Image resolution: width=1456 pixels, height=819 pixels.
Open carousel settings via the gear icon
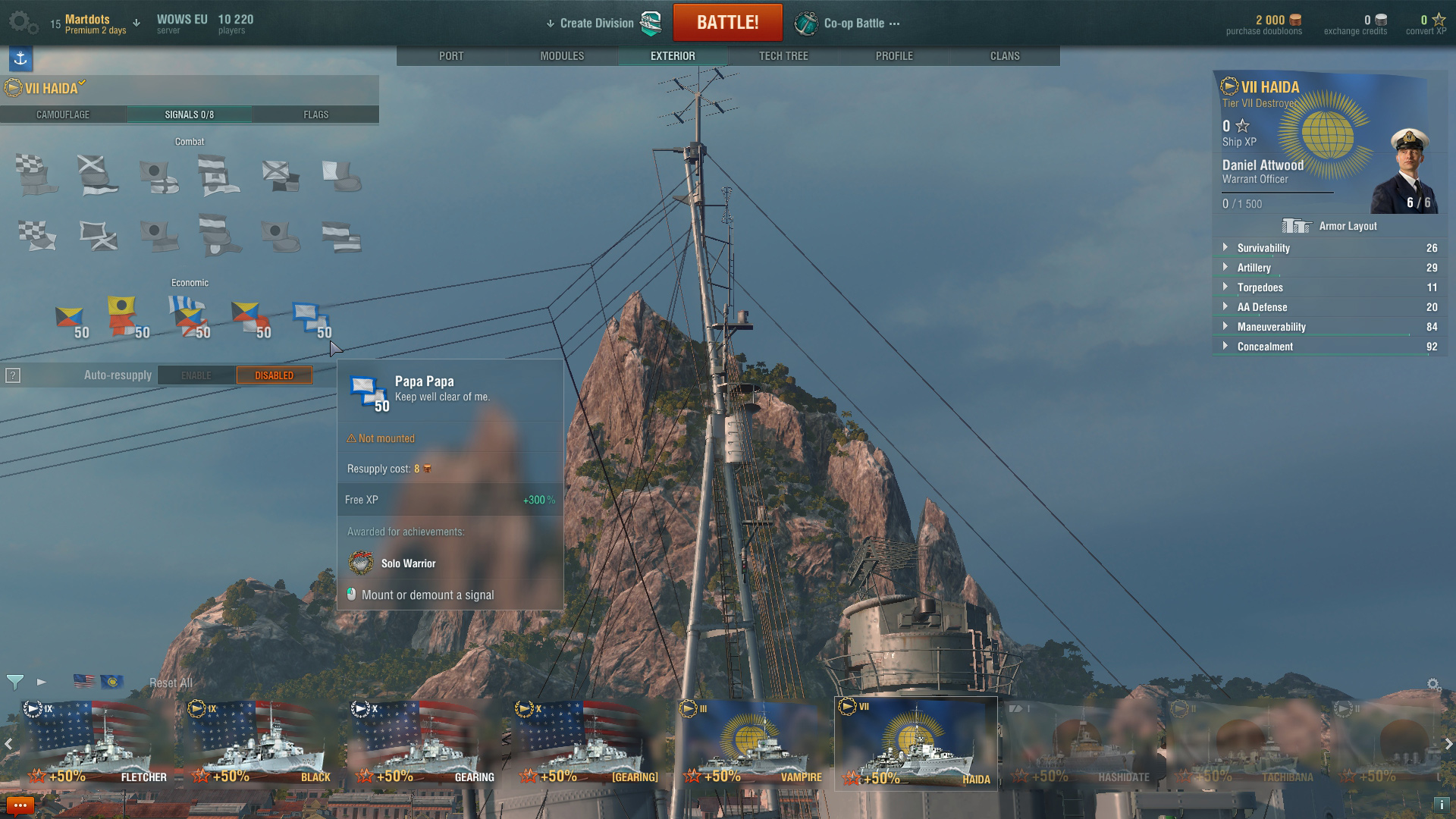pyautogui.click(x=1432, y=682)
